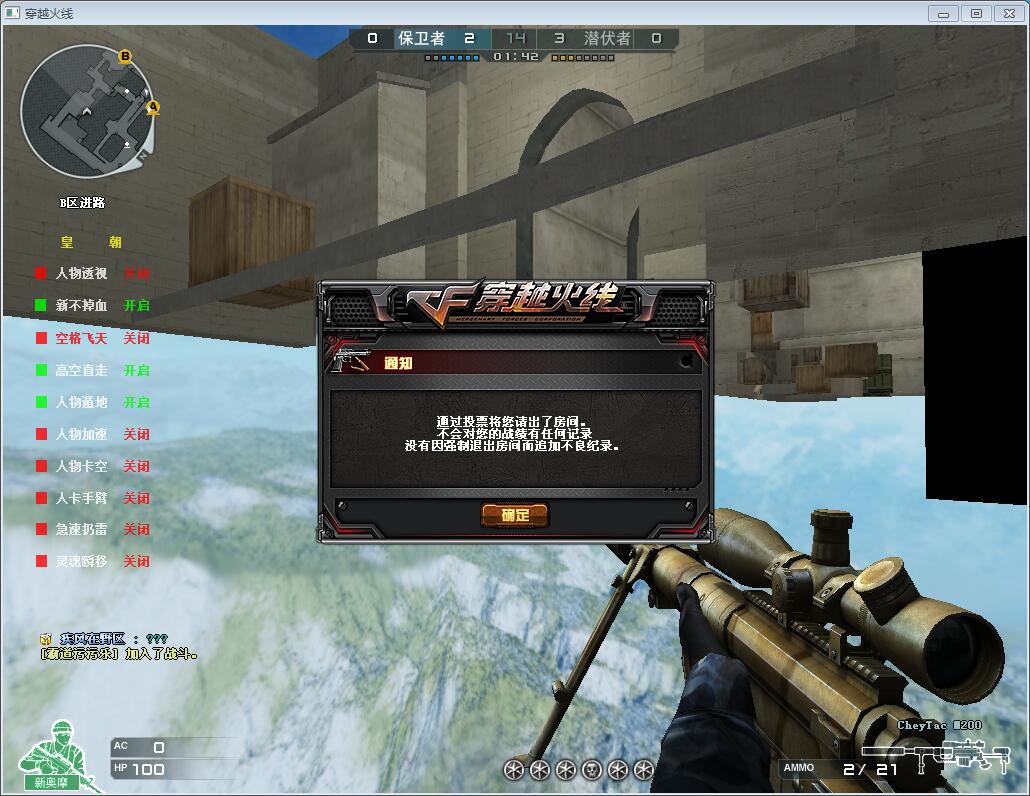Click the circular minimap
The width and height of the screenshot is (1030, 796).
coord(87,111)
